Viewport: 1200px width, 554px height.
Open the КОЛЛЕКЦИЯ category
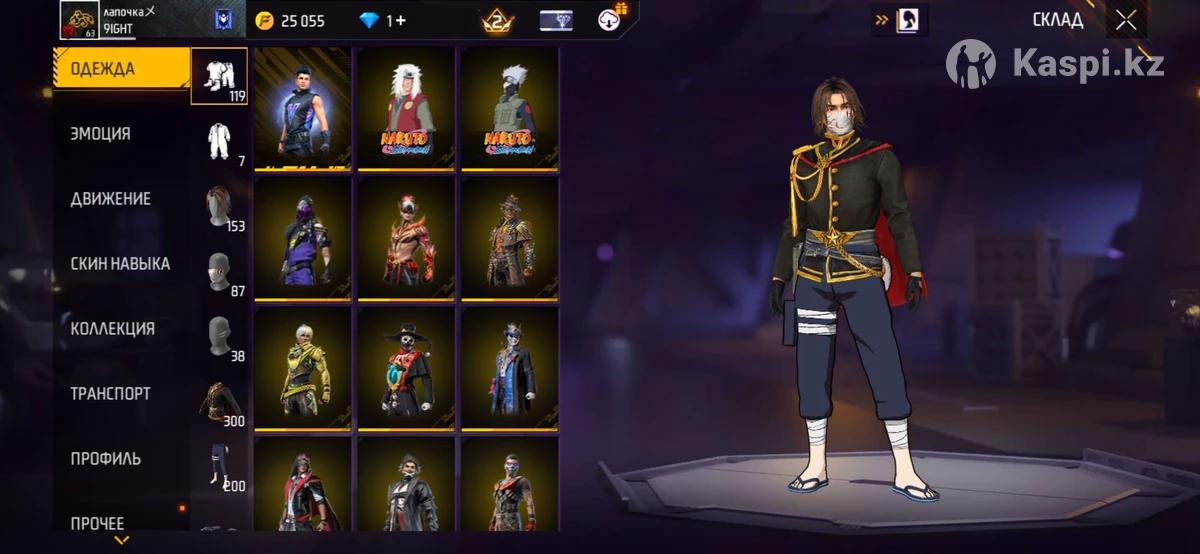pyautogui.click(x=112, y=329)
